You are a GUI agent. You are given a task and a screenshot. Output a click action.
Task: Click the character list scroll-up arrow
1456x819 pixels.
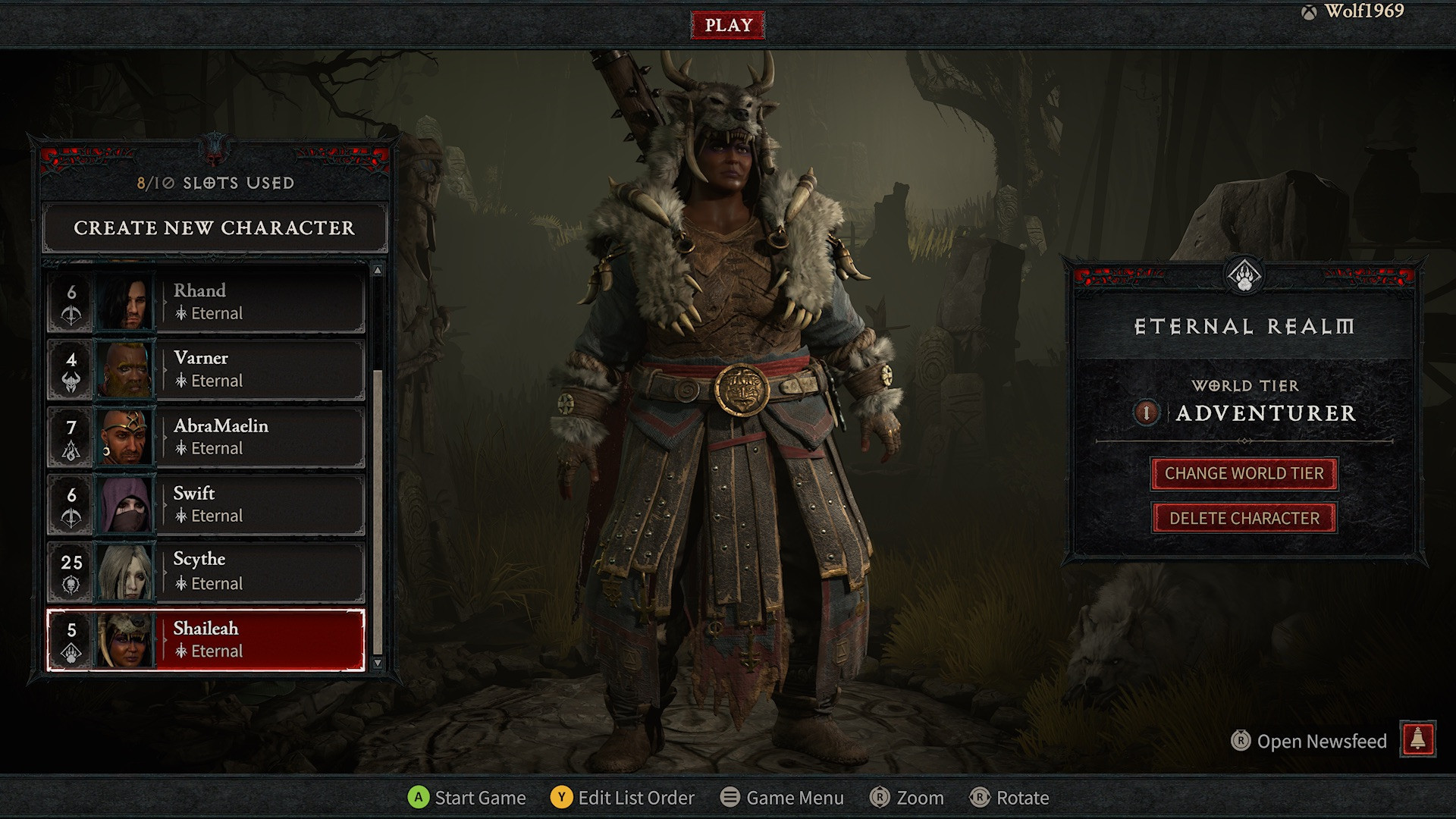click(x=378, y=271)
